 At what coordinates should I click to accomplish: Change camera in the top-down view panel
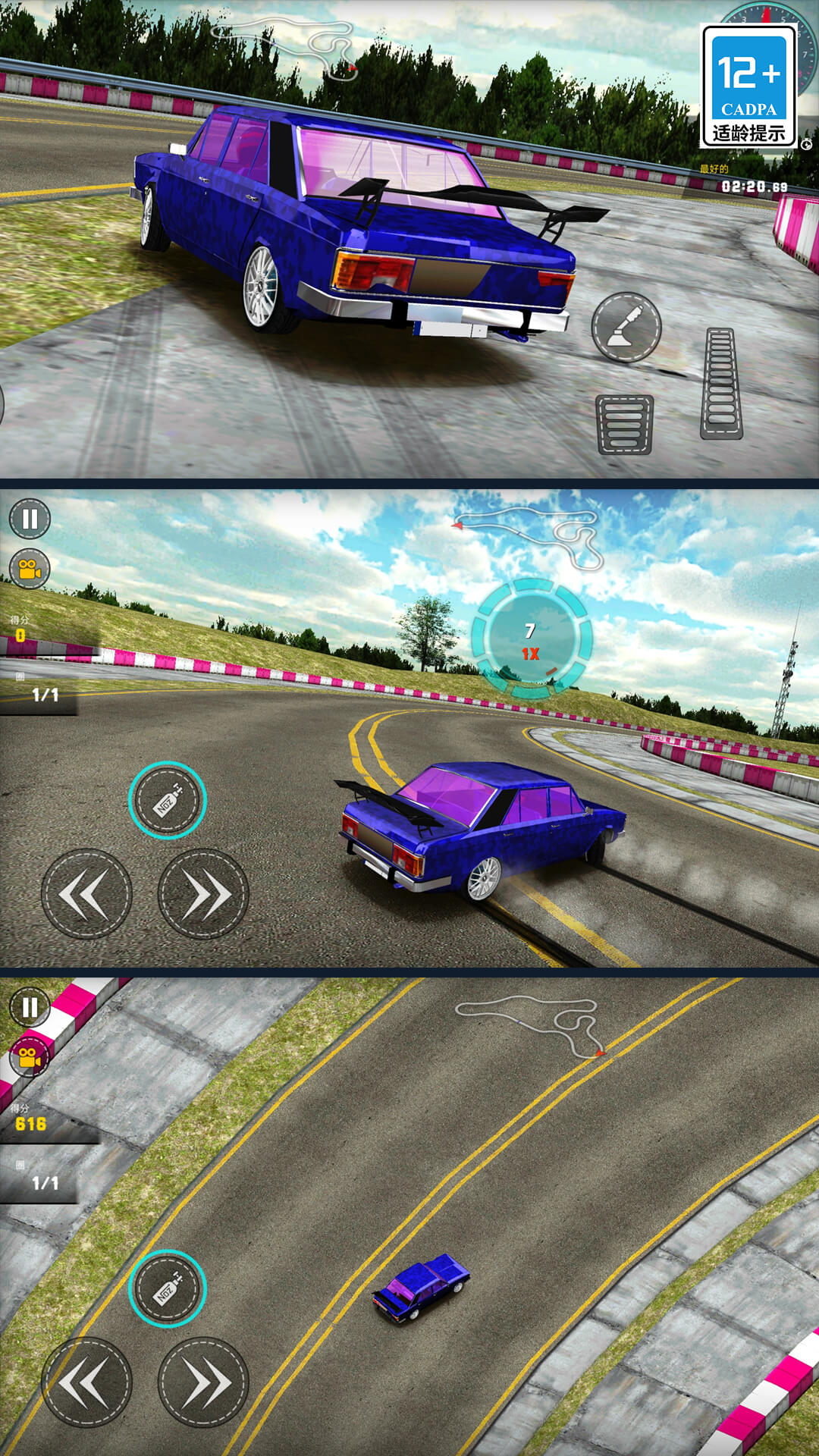pyautogui.click(x=30, y=1056)
